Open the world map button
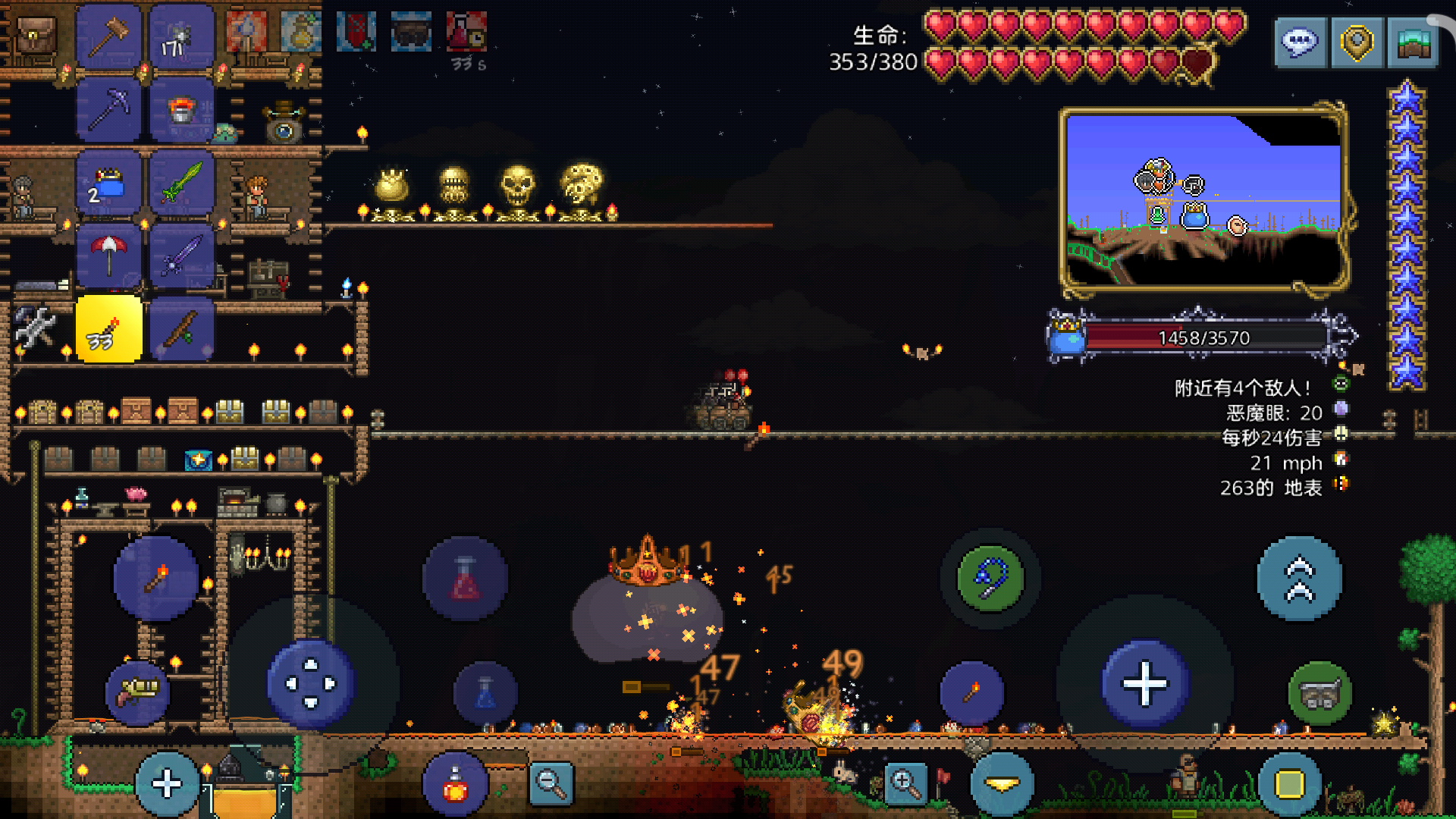This screenshot has height=819, width=1456. click(x=1413, y=42)
